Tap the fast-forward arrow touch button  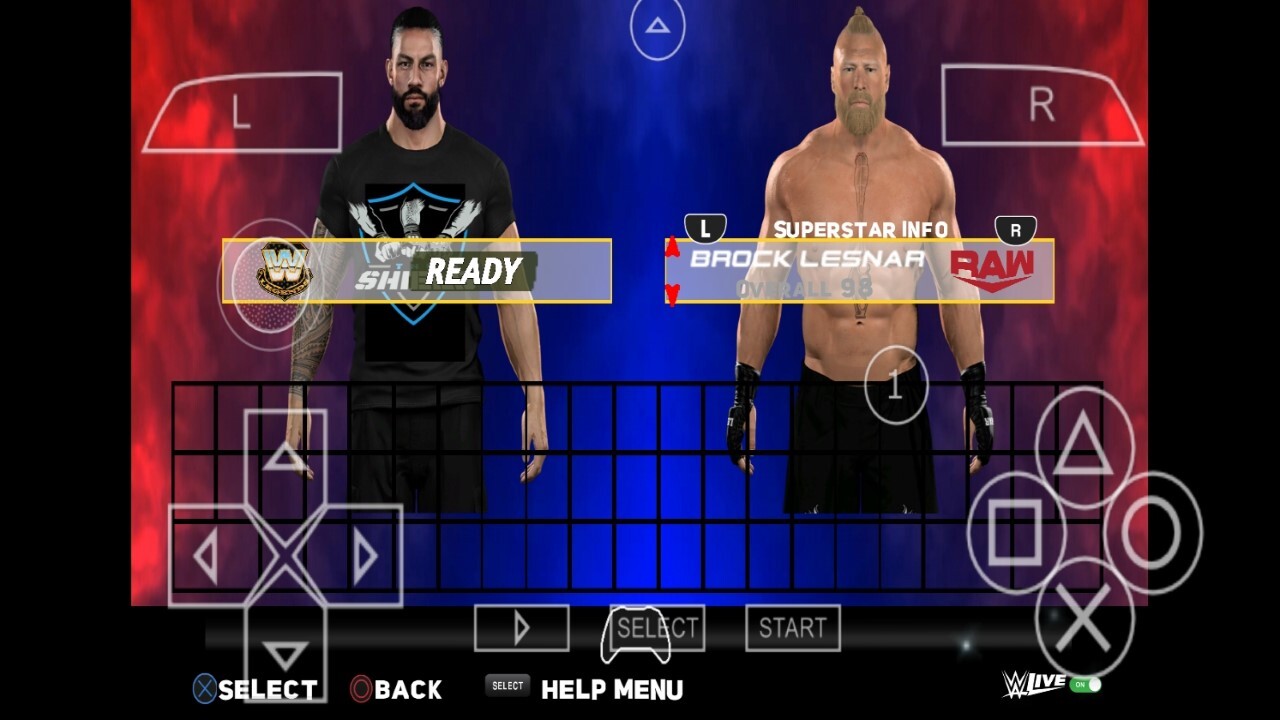[521, 628]
